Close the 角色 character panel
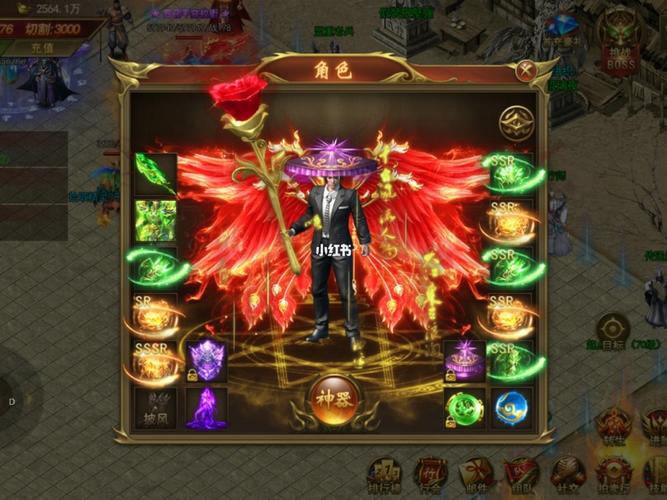 point(526,71)
